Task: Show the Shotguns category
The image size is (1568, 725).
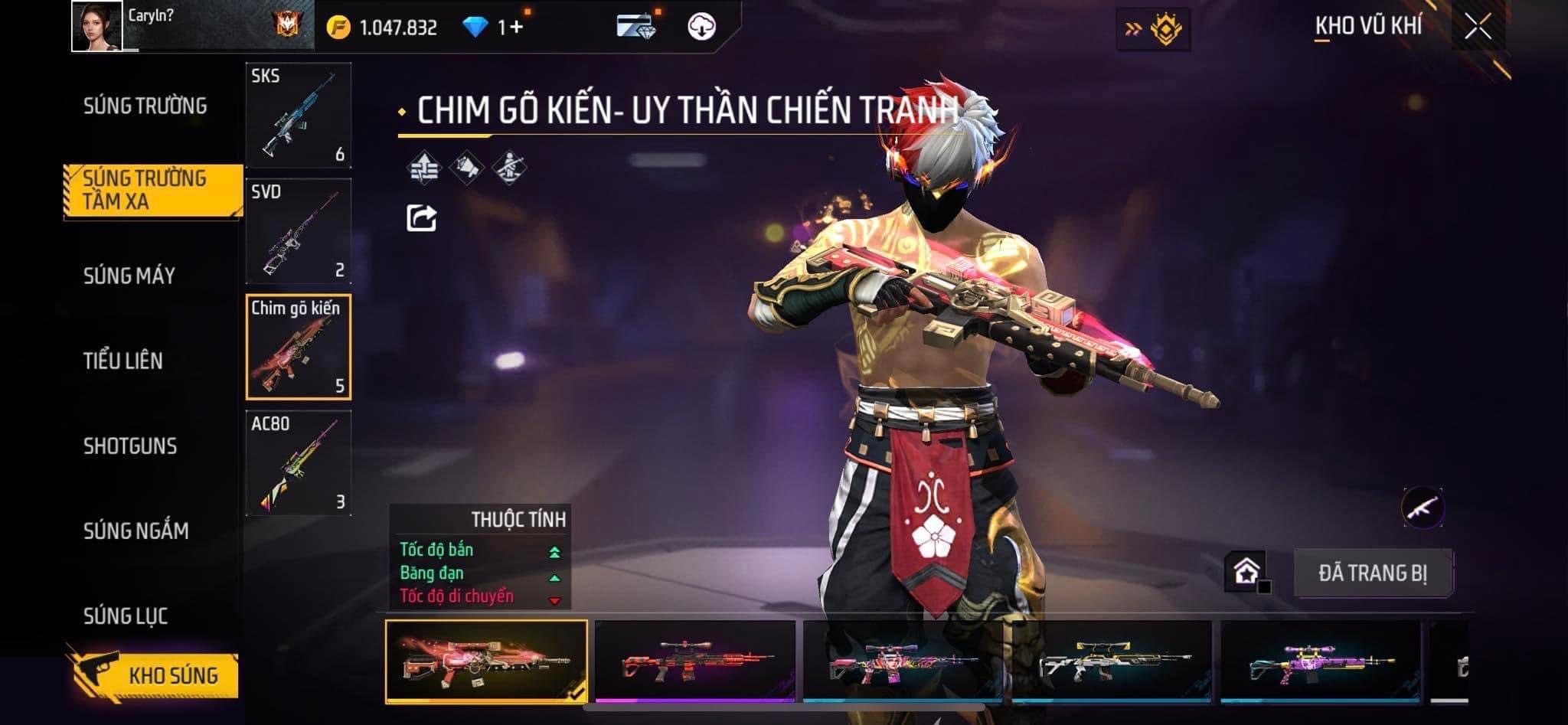Action: click(x=130, y=446)
